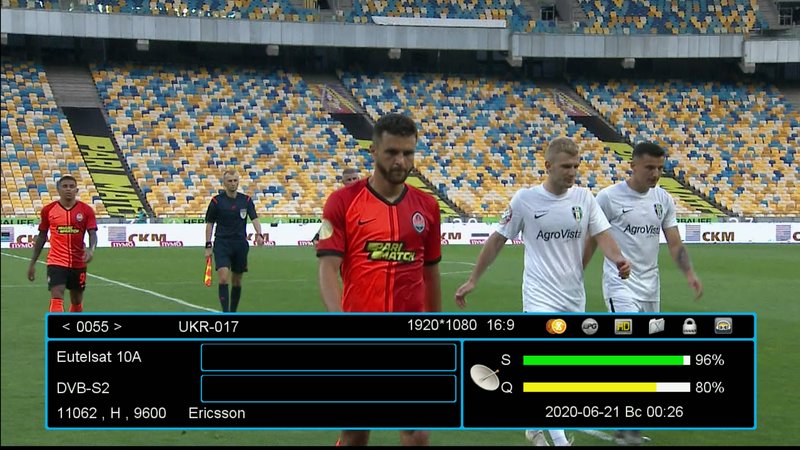This screenshot has width=800, height=450.
Task: Select the headphones audio icon
Action: coord(723,326)
